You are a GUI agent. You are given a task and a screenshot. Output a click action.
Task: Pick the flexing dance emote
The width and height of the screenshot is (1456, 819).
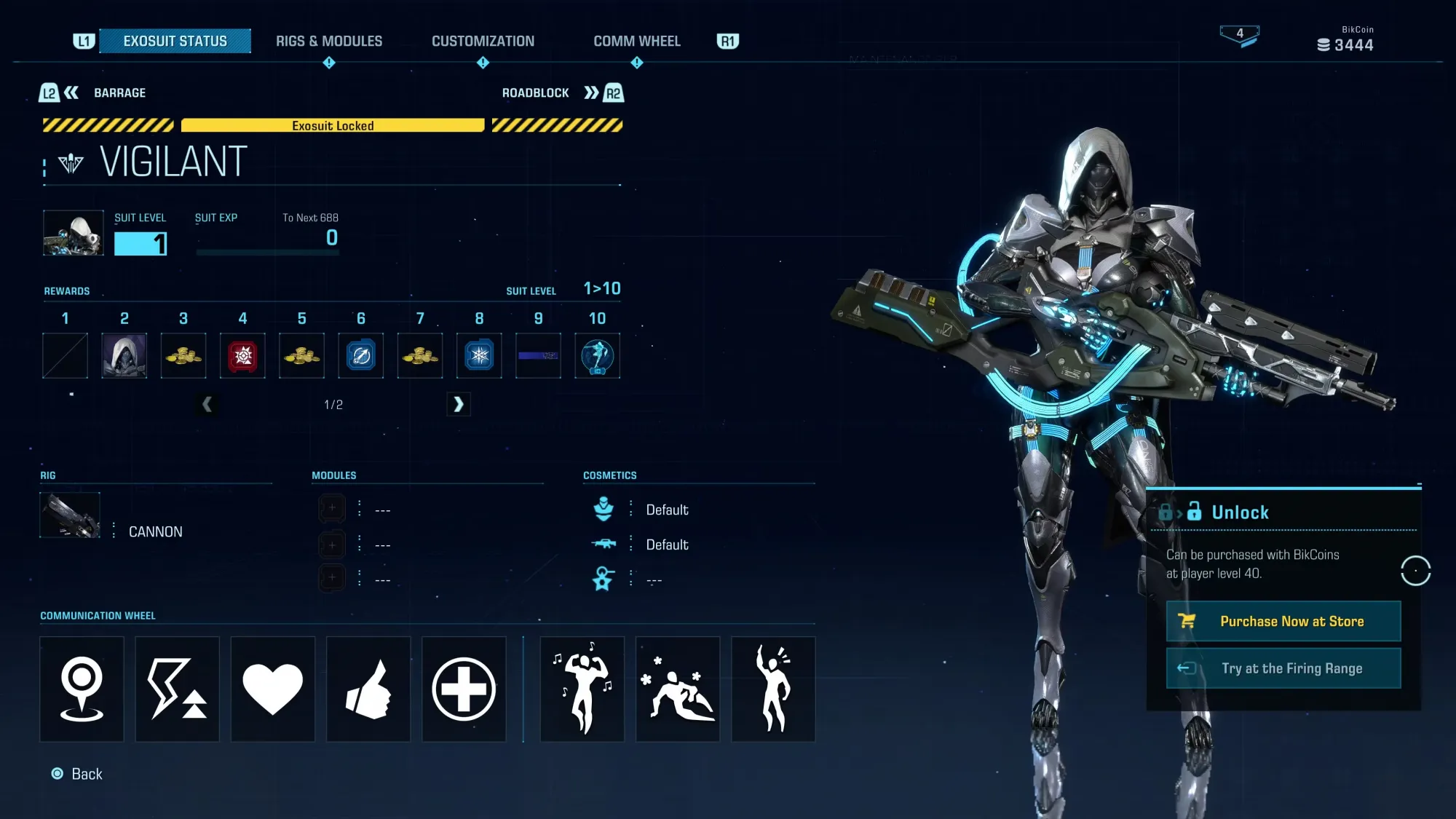(582, 689)
